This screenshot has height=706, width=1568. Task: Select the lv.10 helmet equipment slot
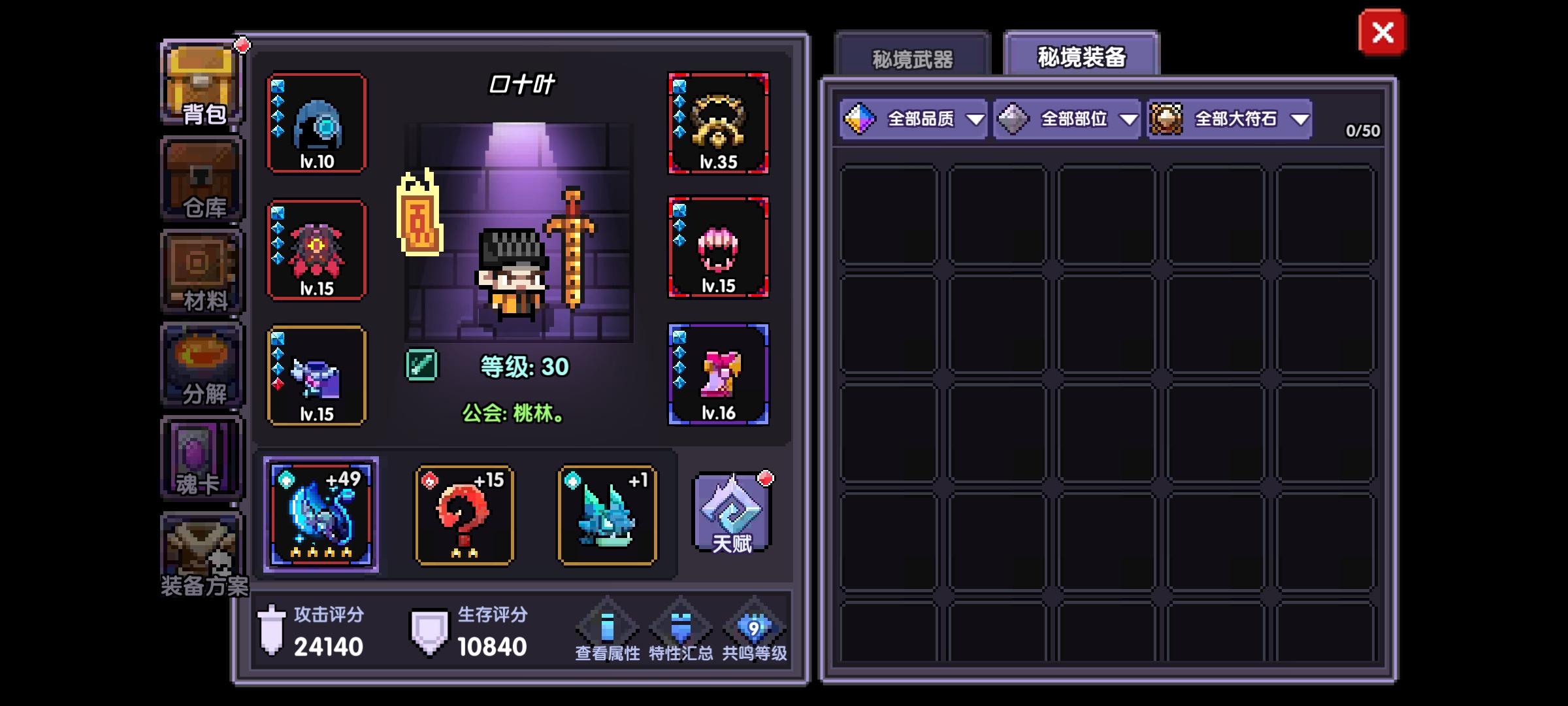pyautogui.click(x=316, y=124)
